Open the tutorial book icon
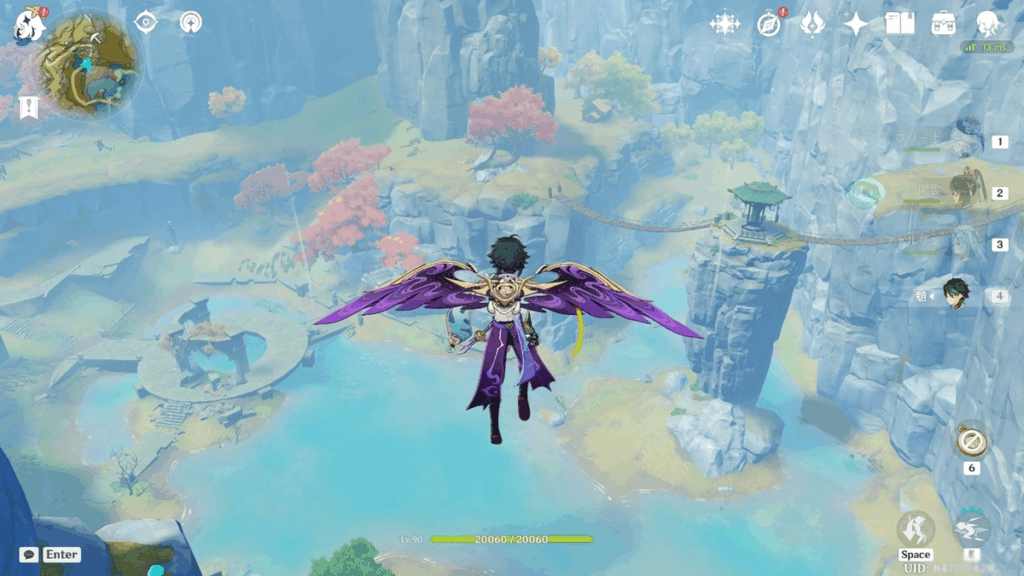The image size is (1024, 576). tap(899, 24)
